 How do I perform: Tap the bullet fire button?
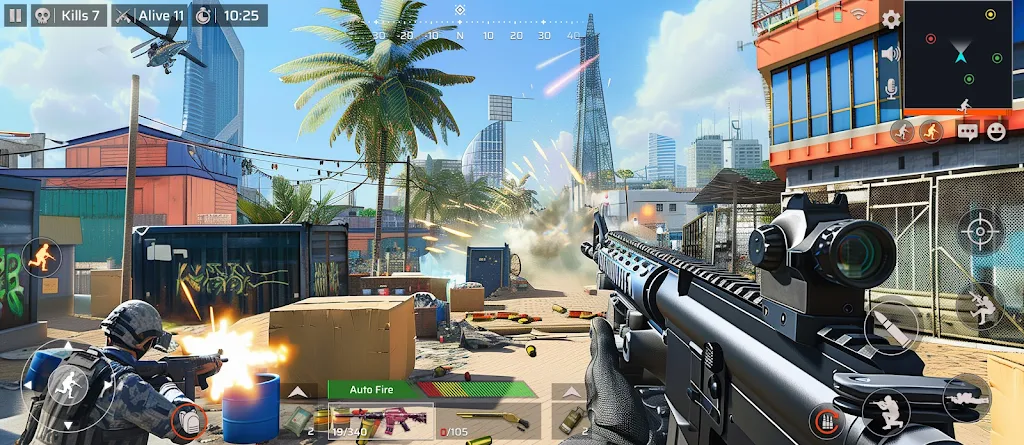892,327
